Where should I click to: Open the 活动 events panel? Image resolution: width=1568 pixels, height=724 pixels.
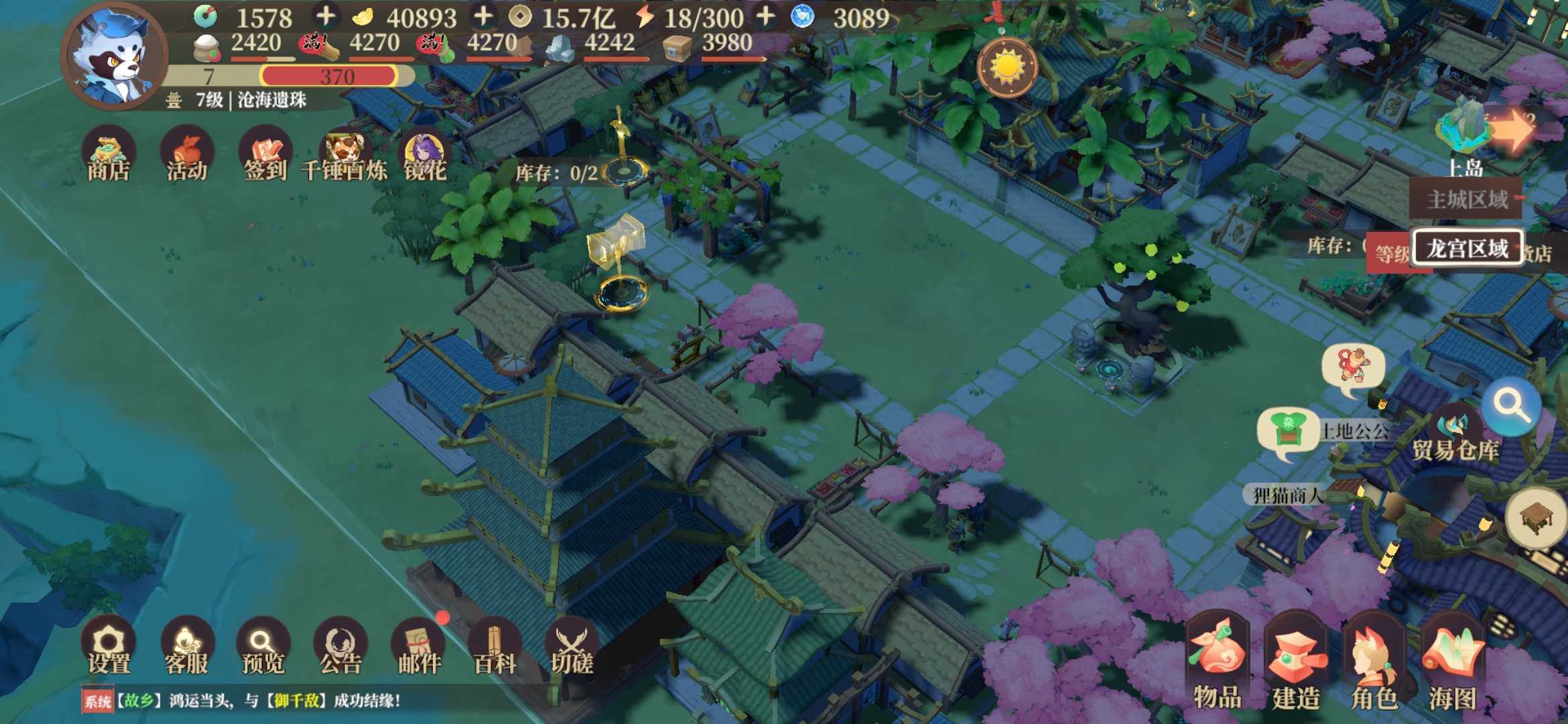[x=186, y=155]
